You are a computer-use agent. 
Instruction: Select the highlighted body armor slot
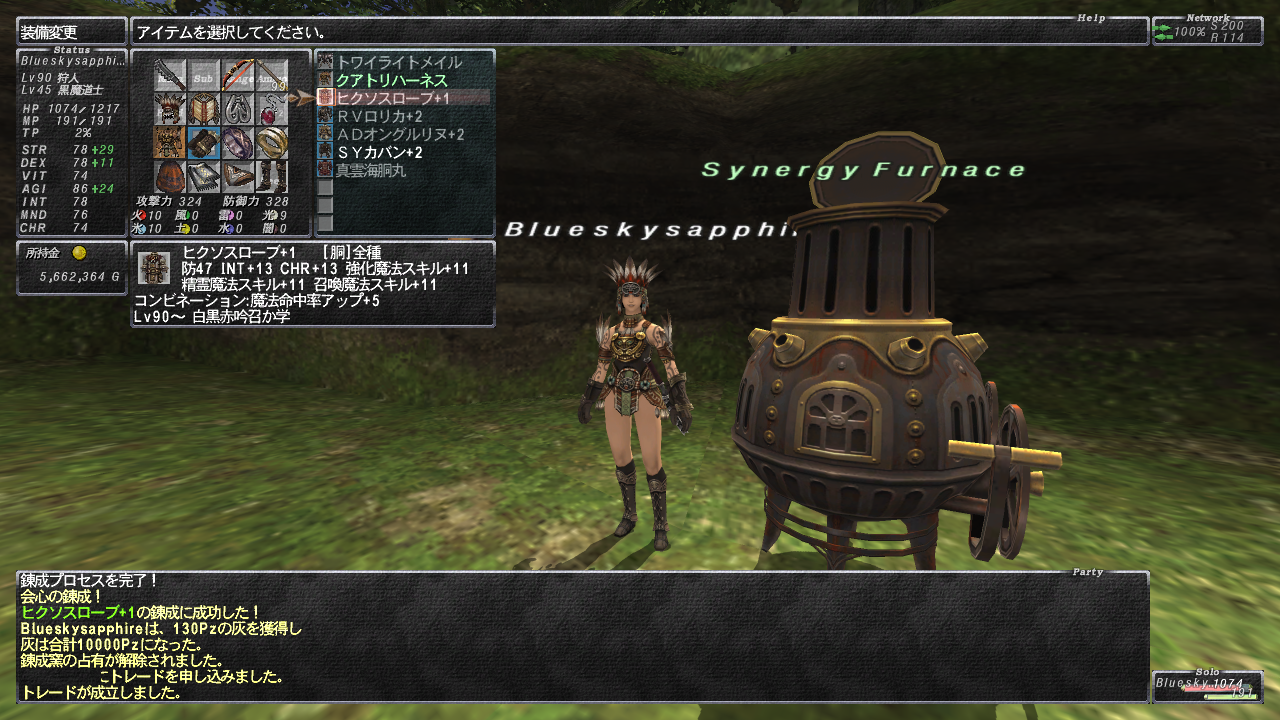[x=169, y=142]
